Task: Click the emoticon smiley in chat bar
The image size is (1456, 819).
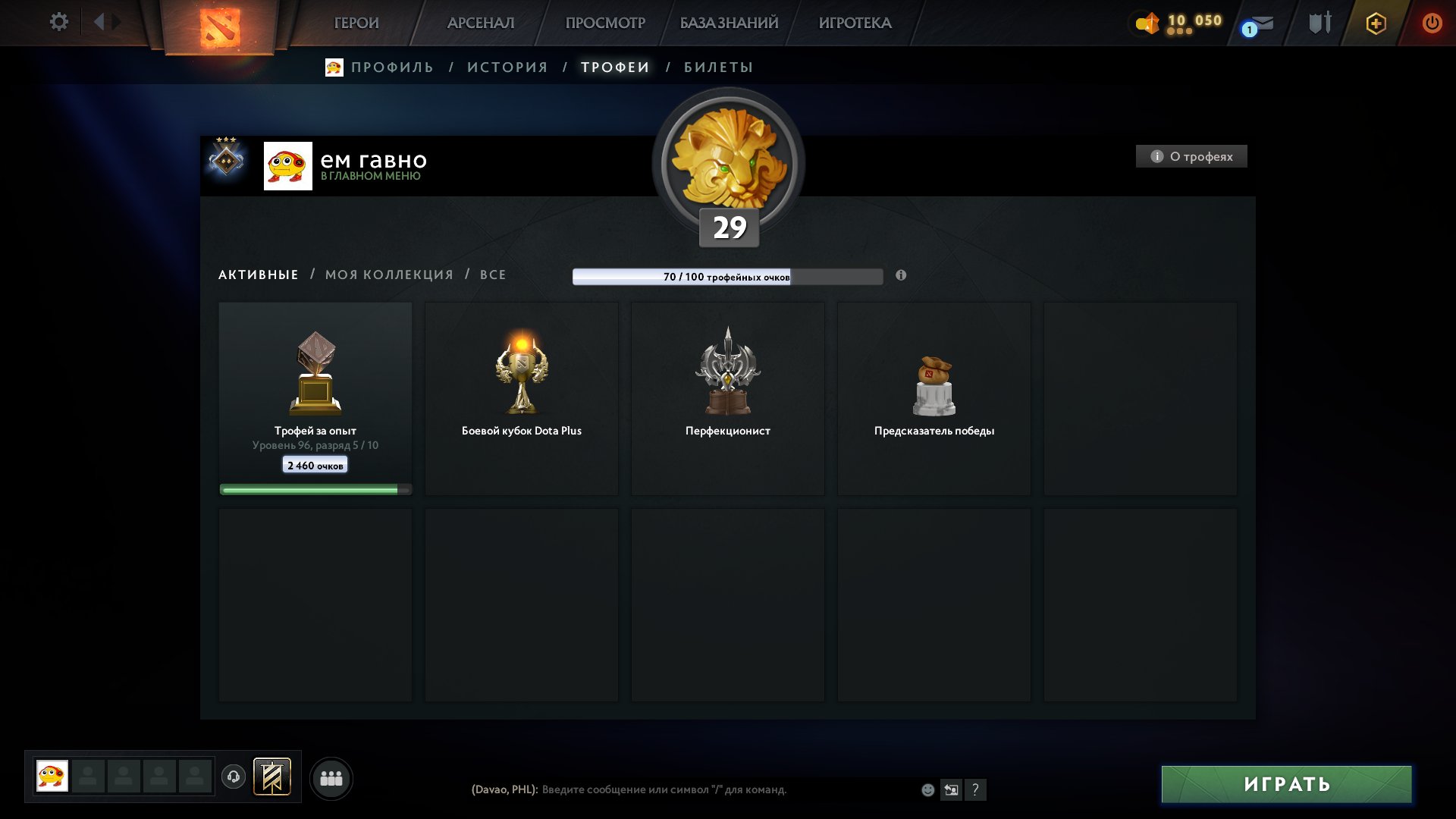Action: point(929,789)
